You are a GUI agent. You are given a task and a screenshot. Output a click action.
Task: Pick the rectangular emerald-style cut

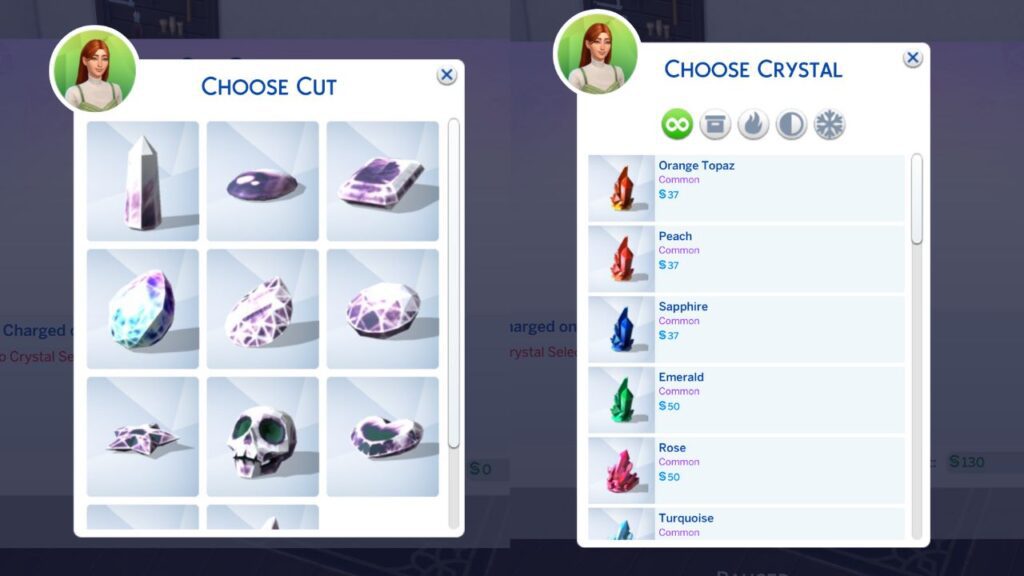[382, 181]
